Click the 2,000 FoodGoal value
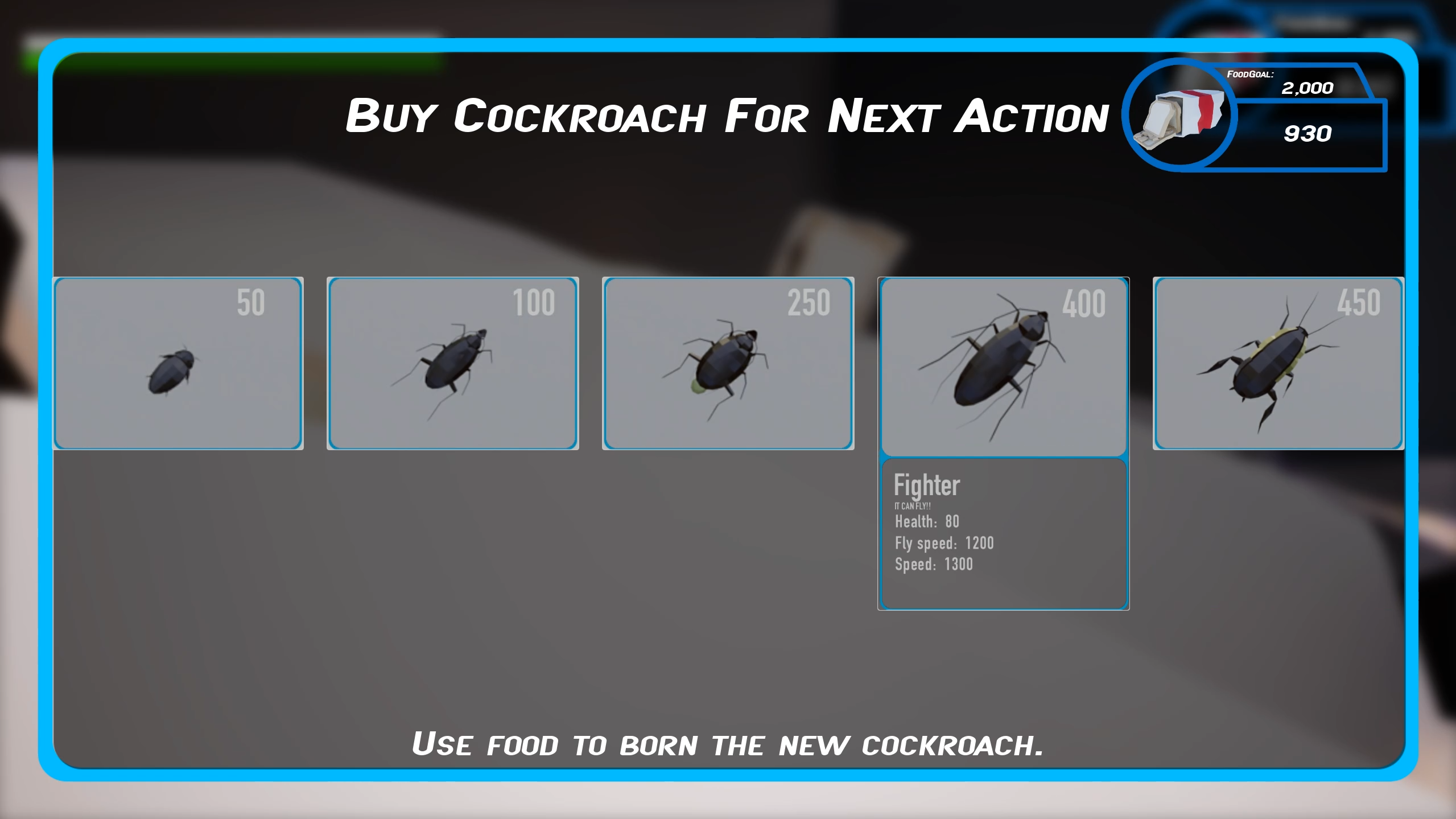Viewport: 1456px width, 819px height. click(1307, 89)
